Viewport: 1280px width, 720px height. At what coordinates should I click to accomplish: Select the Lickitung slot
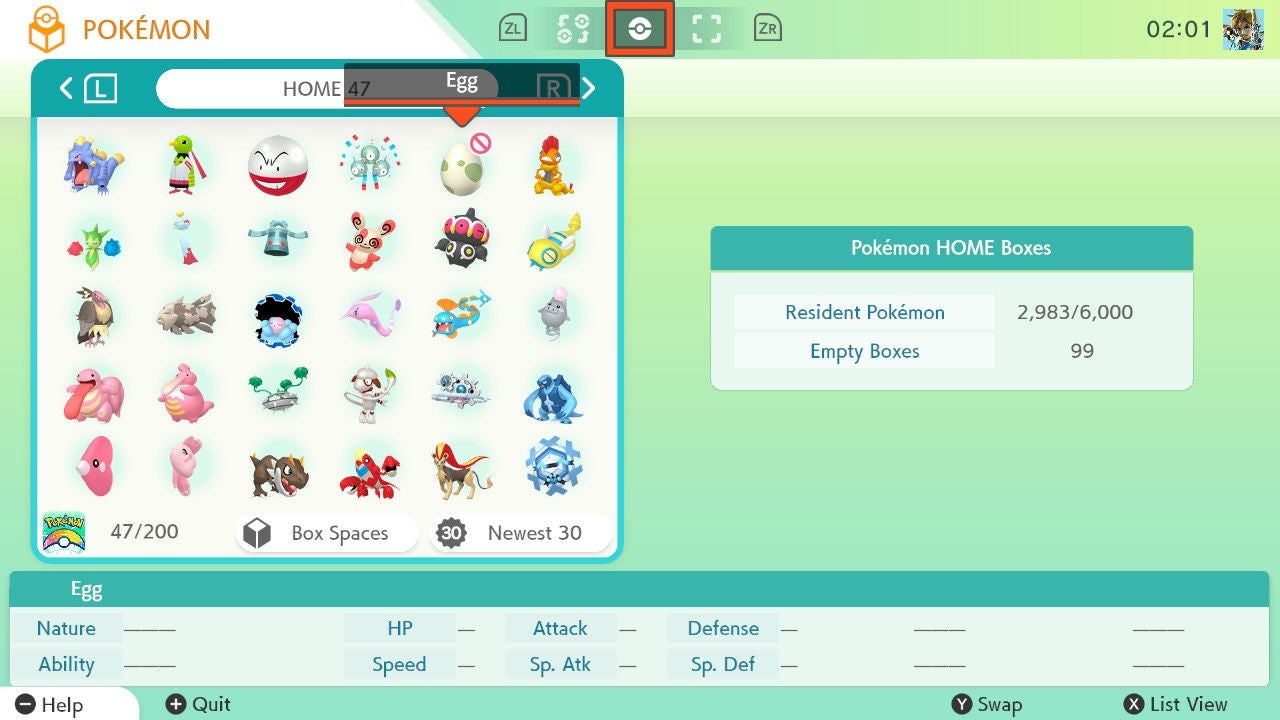(94, 393)
